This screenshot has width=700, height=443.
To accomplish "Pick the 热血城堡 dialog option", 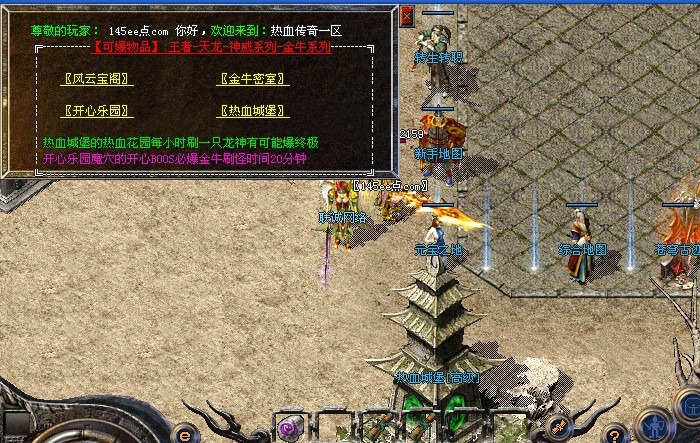I will coord(253,111).
